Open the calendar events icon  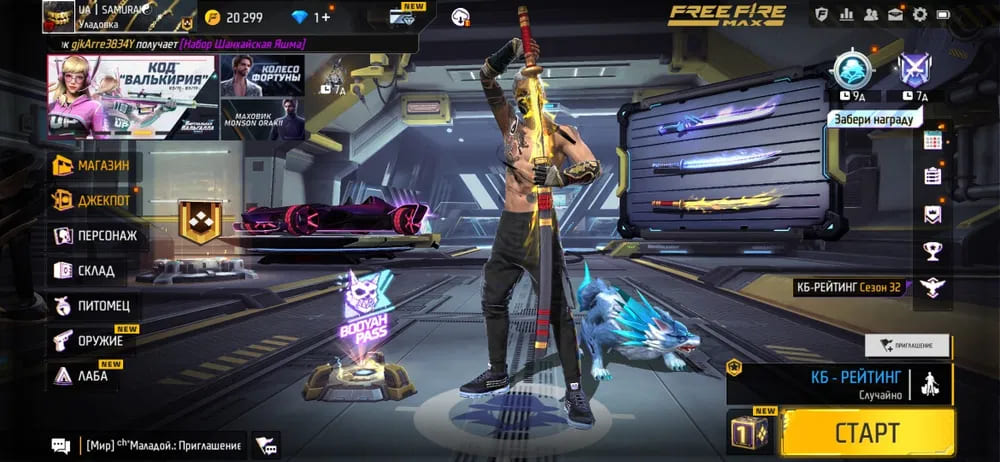933,141
